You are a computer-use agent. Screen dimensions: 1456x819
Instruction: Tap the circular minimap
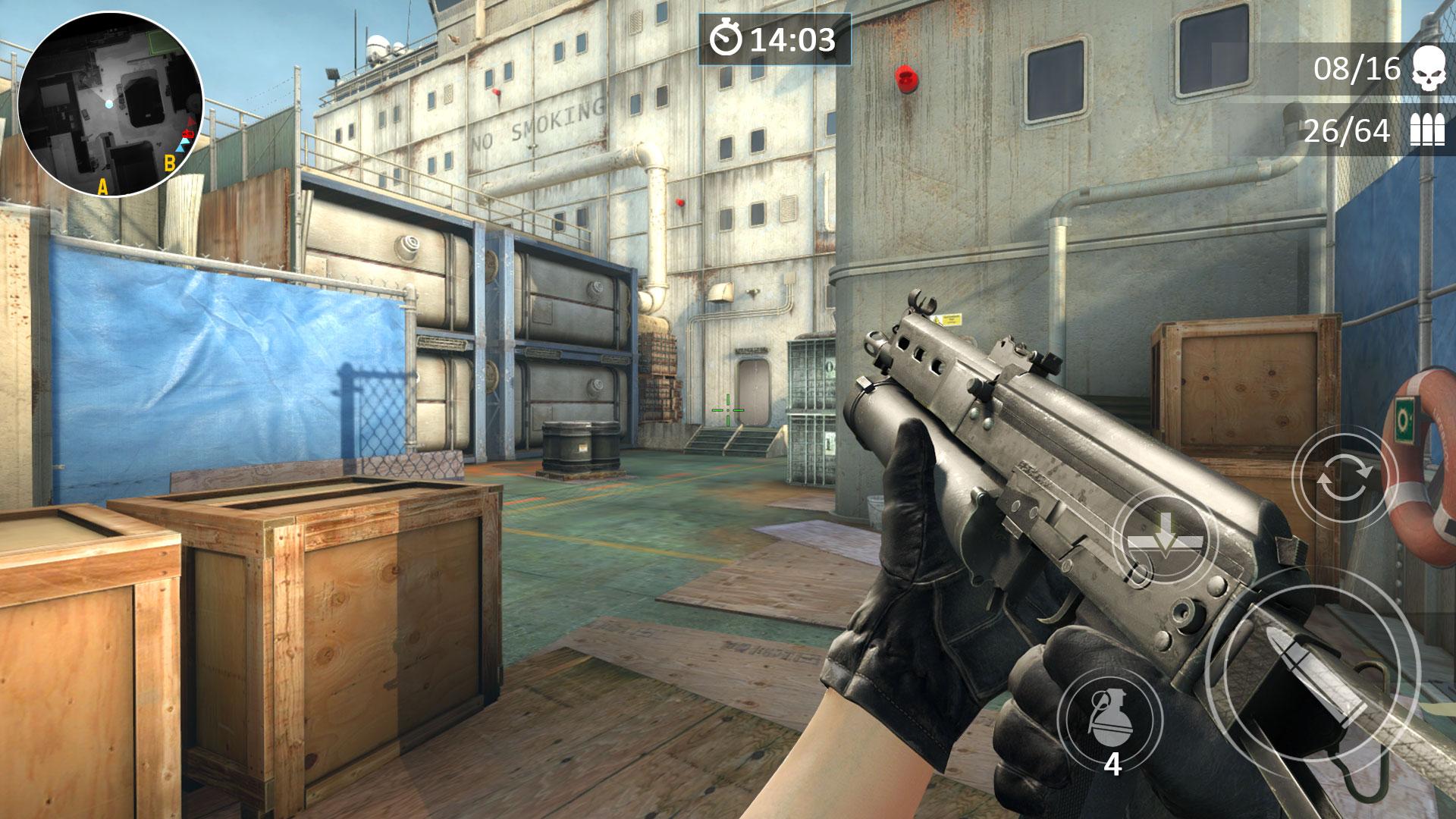coord(110,105)
